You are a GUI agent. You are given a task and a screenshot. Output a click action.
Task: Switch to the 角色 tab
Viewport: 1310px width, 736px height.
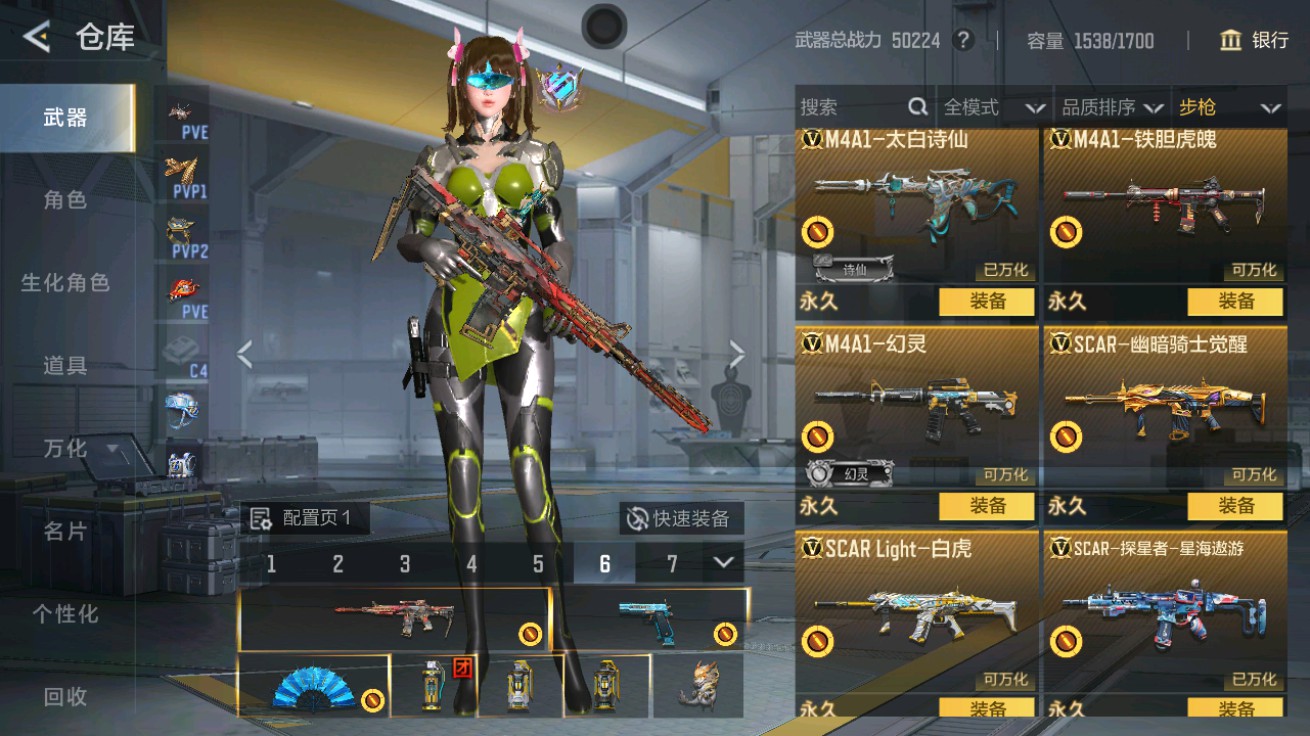pos(65,200)
